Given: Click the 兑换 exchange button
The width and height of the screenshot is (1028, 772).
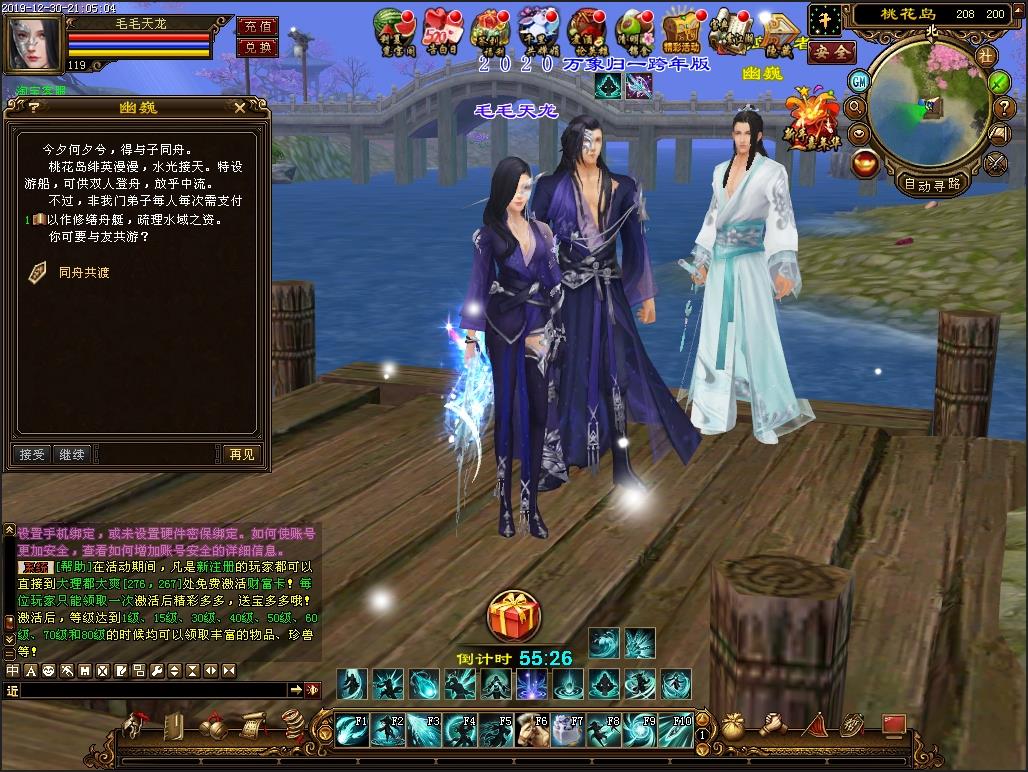Looking at the screenshot, I should point(257,48).
